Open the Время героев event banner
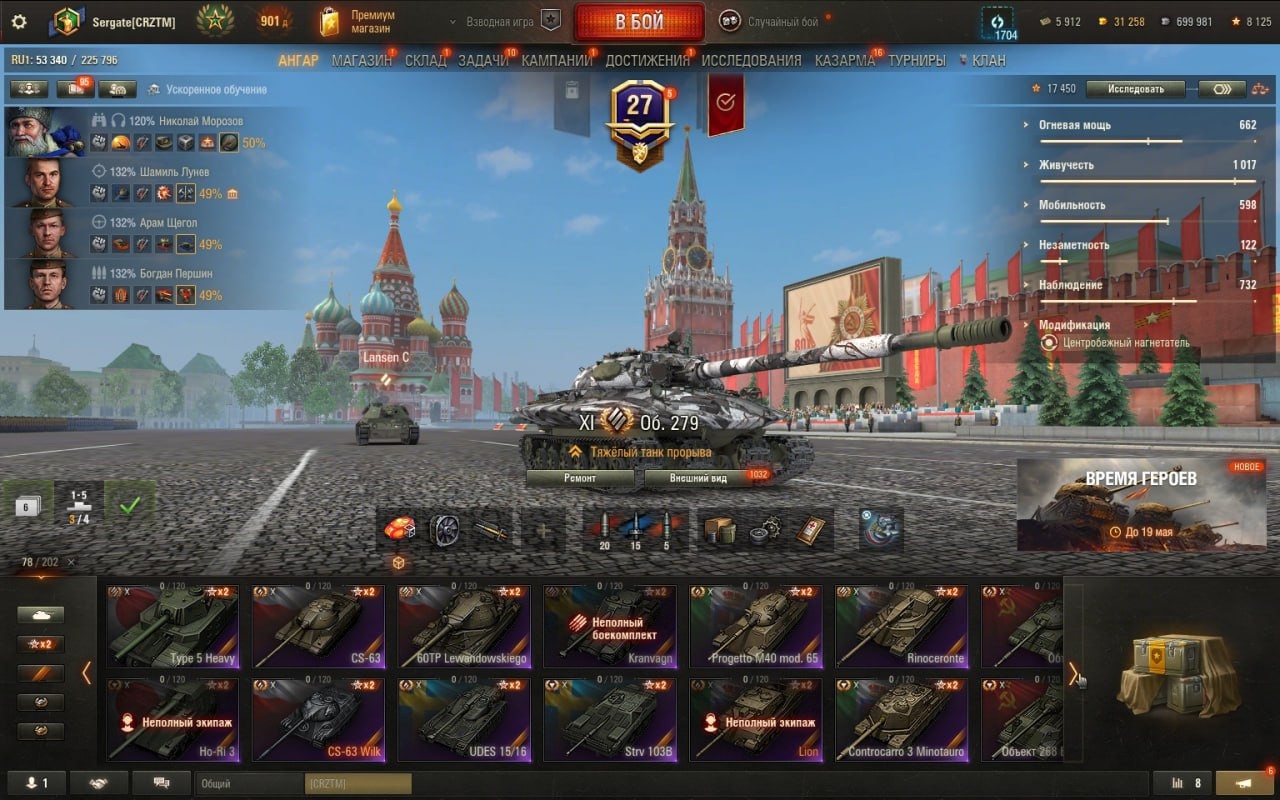Image resolution: width=1280 pixels, height=800 pixels. [1140, 505]
